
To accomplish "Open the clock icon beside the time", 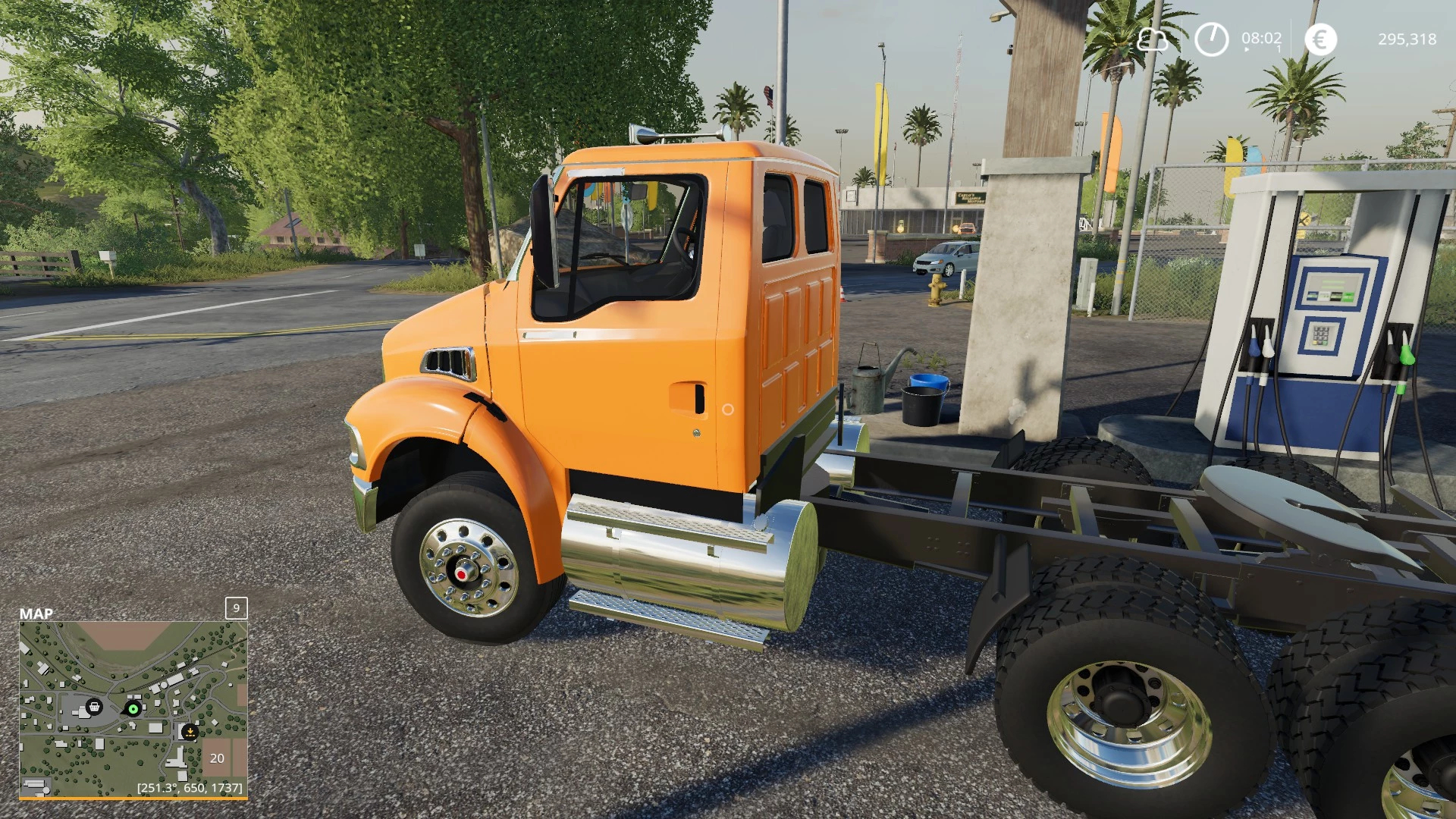I will [1211, 39].
